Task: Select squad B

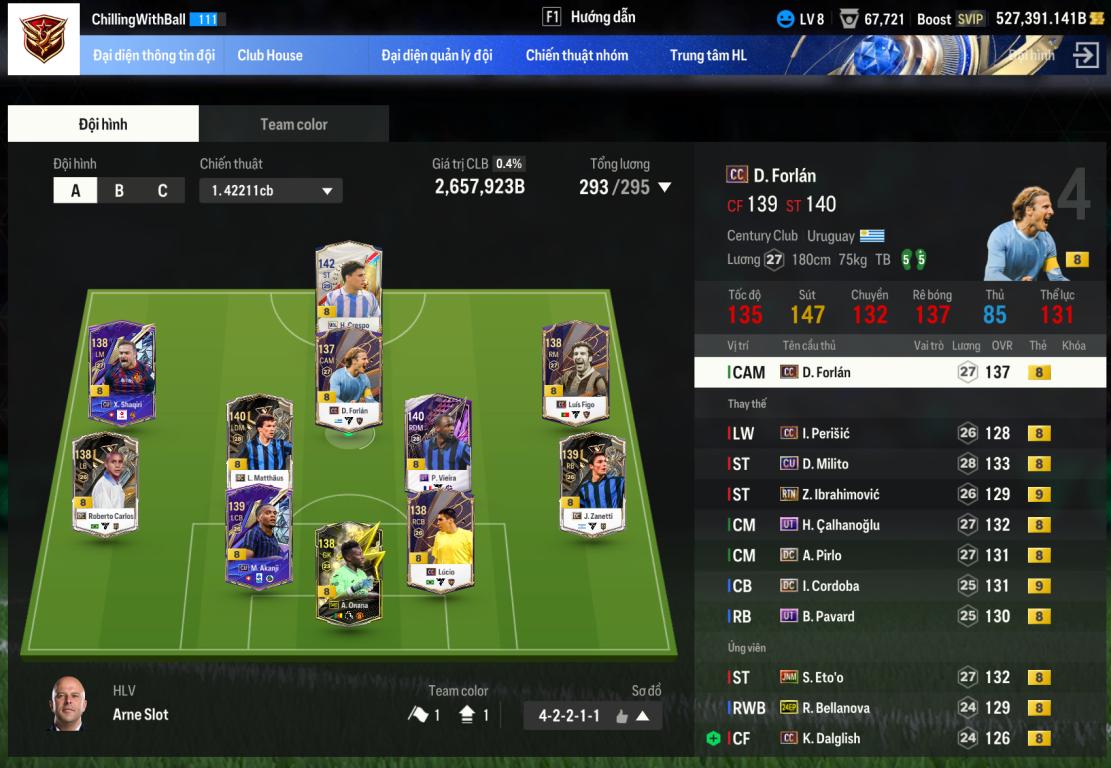Action: (x=119, y=190)
